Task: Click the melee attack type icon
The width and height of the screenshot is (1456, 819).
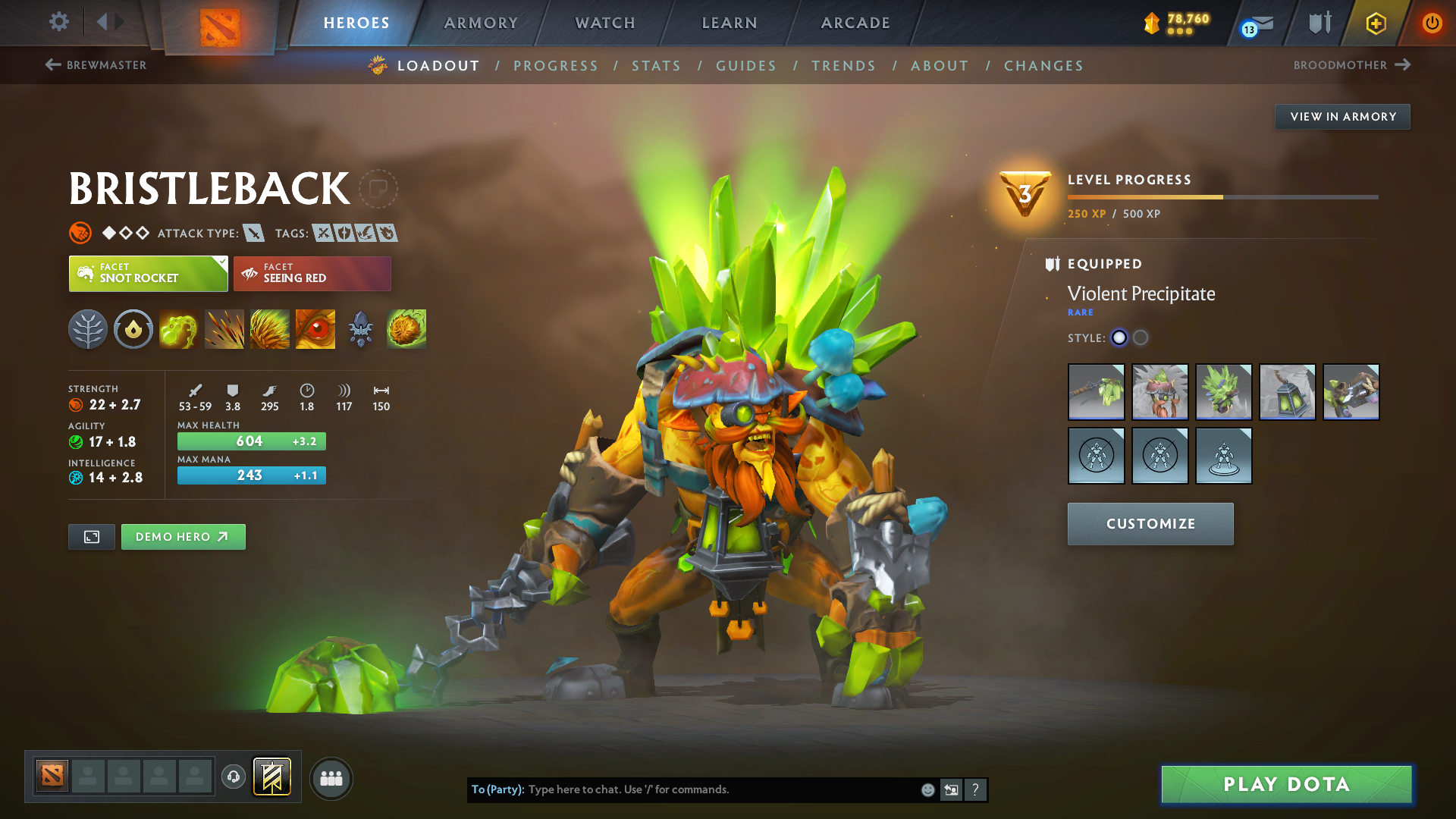Action: coord(253,233)
